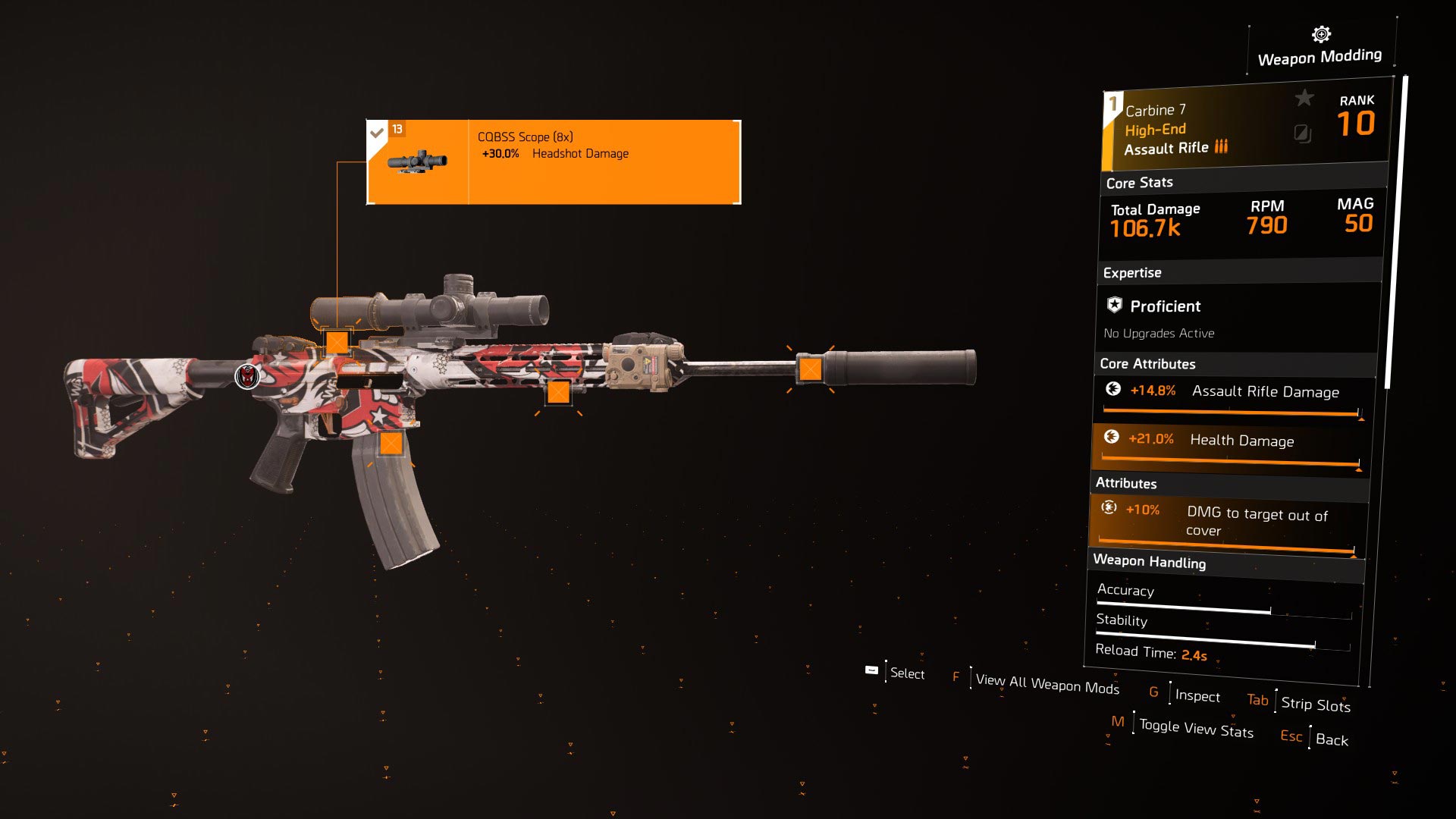Click the Weapon Modding gear icon
1456x819 pixels.
click(x=1319, y=33)
